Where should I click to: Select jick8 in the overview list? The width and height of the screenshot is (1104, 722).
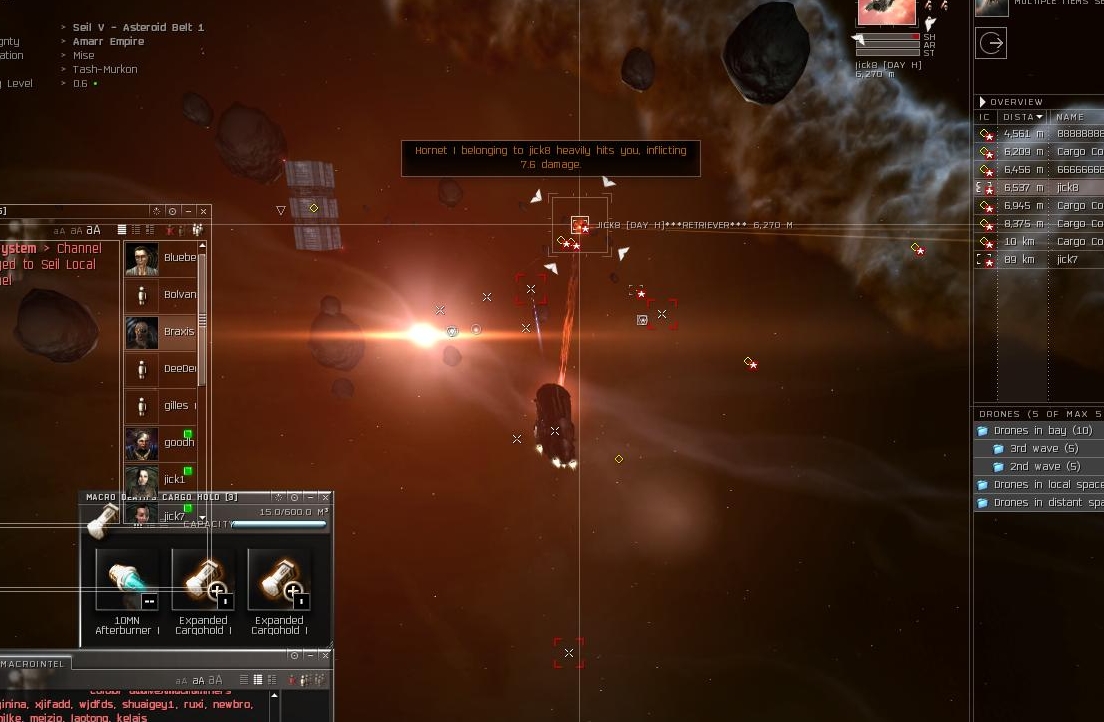click(x=1067, y=188)
